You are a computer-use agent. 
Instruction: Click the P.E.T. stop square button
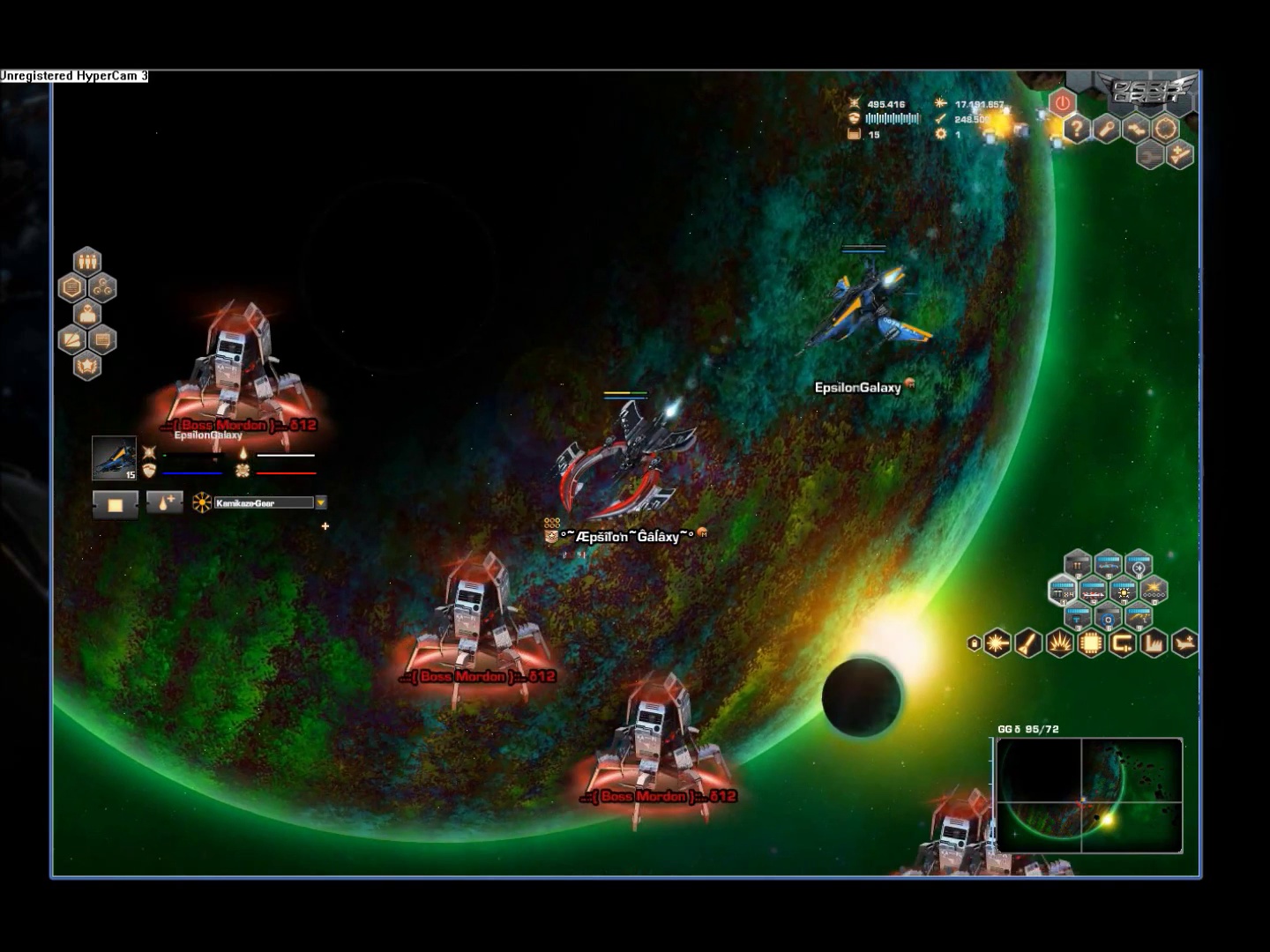coord(115,504)
